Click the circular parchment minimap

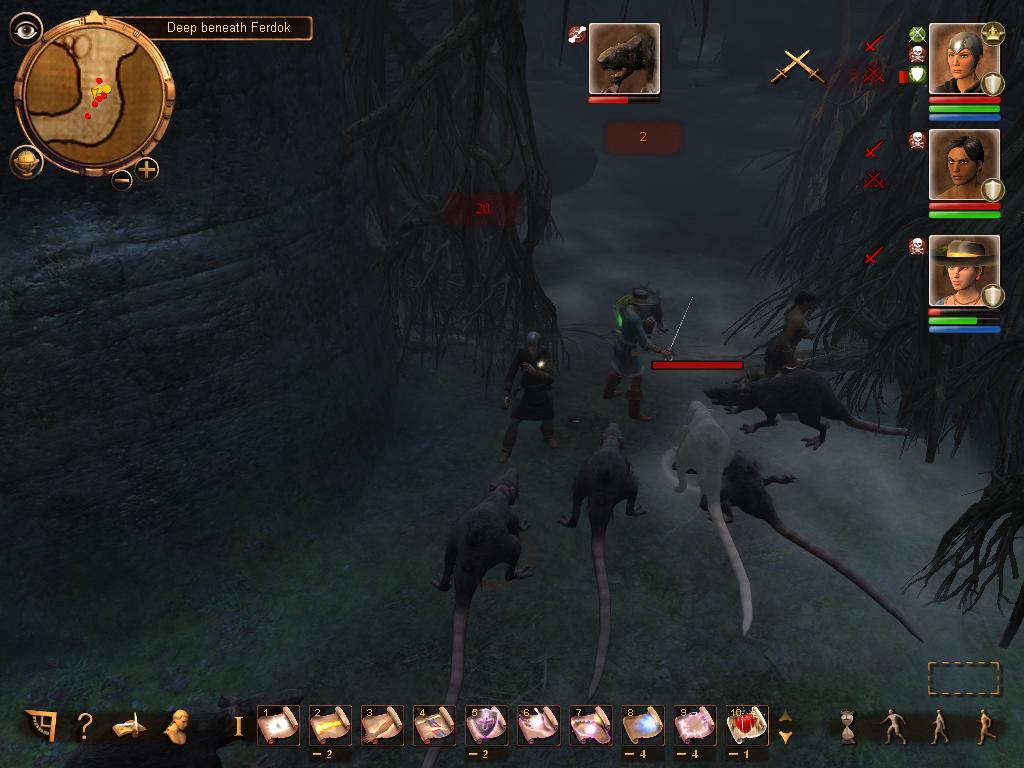[x=95, y=96]
